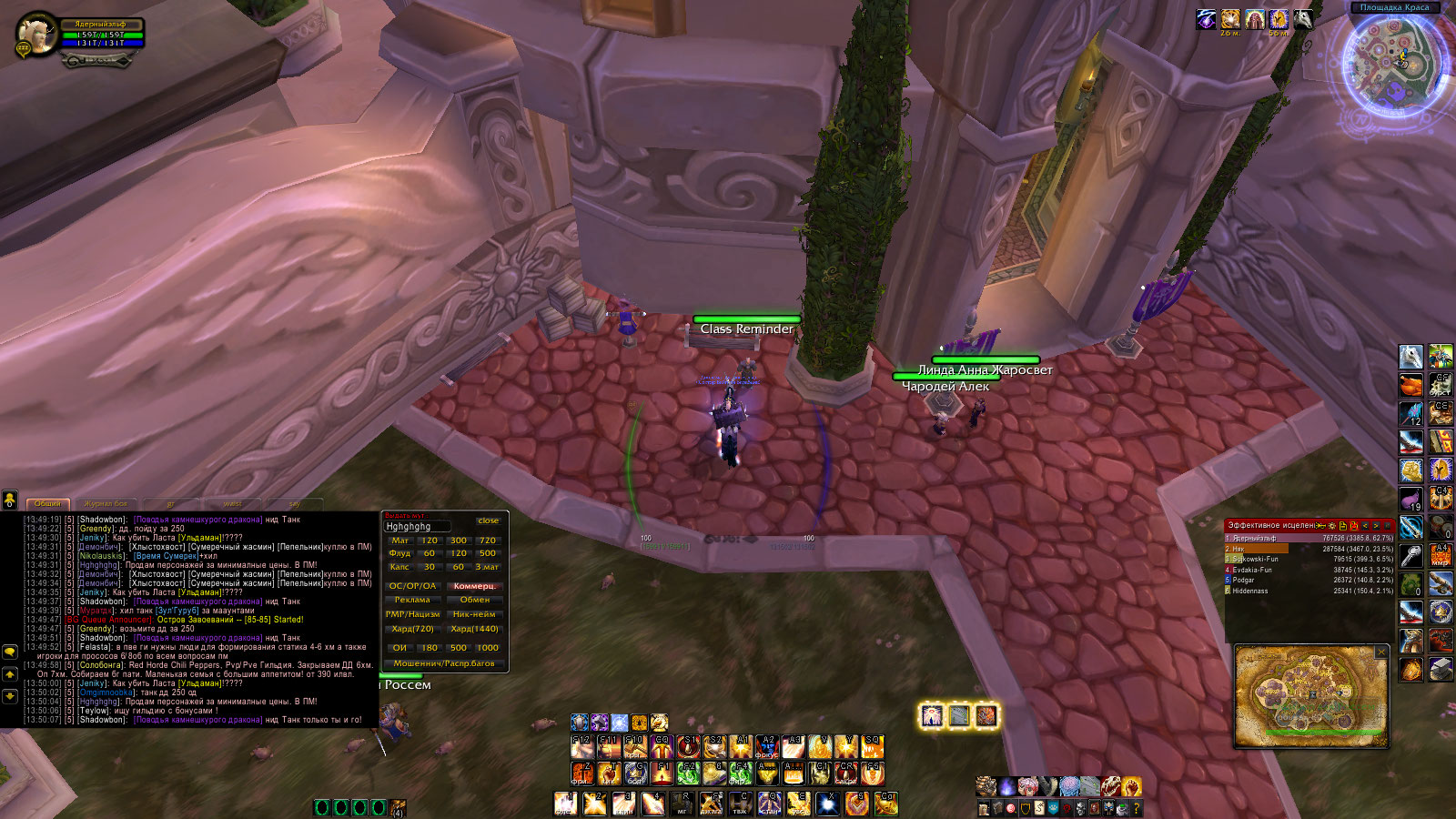Image resolution: width=1456 pixels, height=819 pixels.
Task: Activate the action bar ability bound to F12
Action: click(582, 747)
